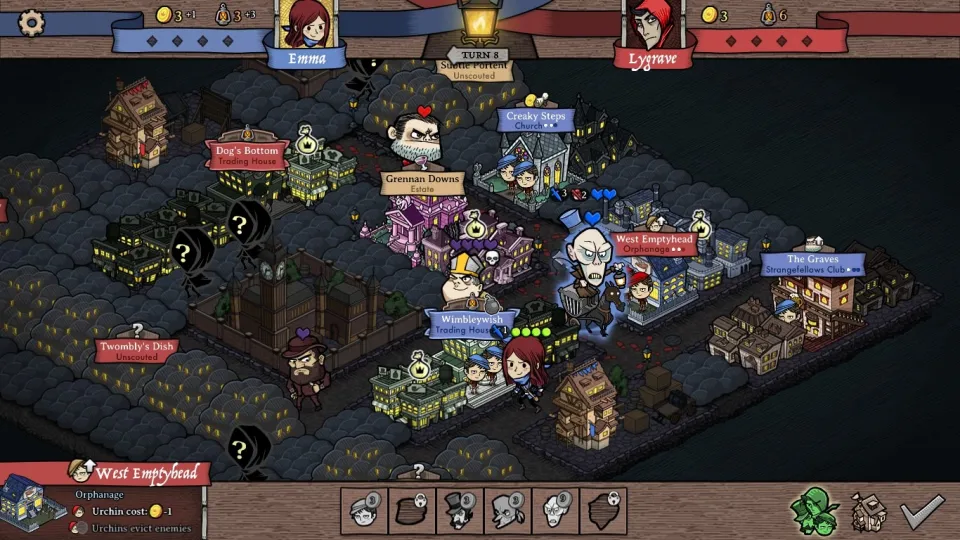Recruit the top hat mustached gentleman
960x540 pixels.
(x=459, y=511)
